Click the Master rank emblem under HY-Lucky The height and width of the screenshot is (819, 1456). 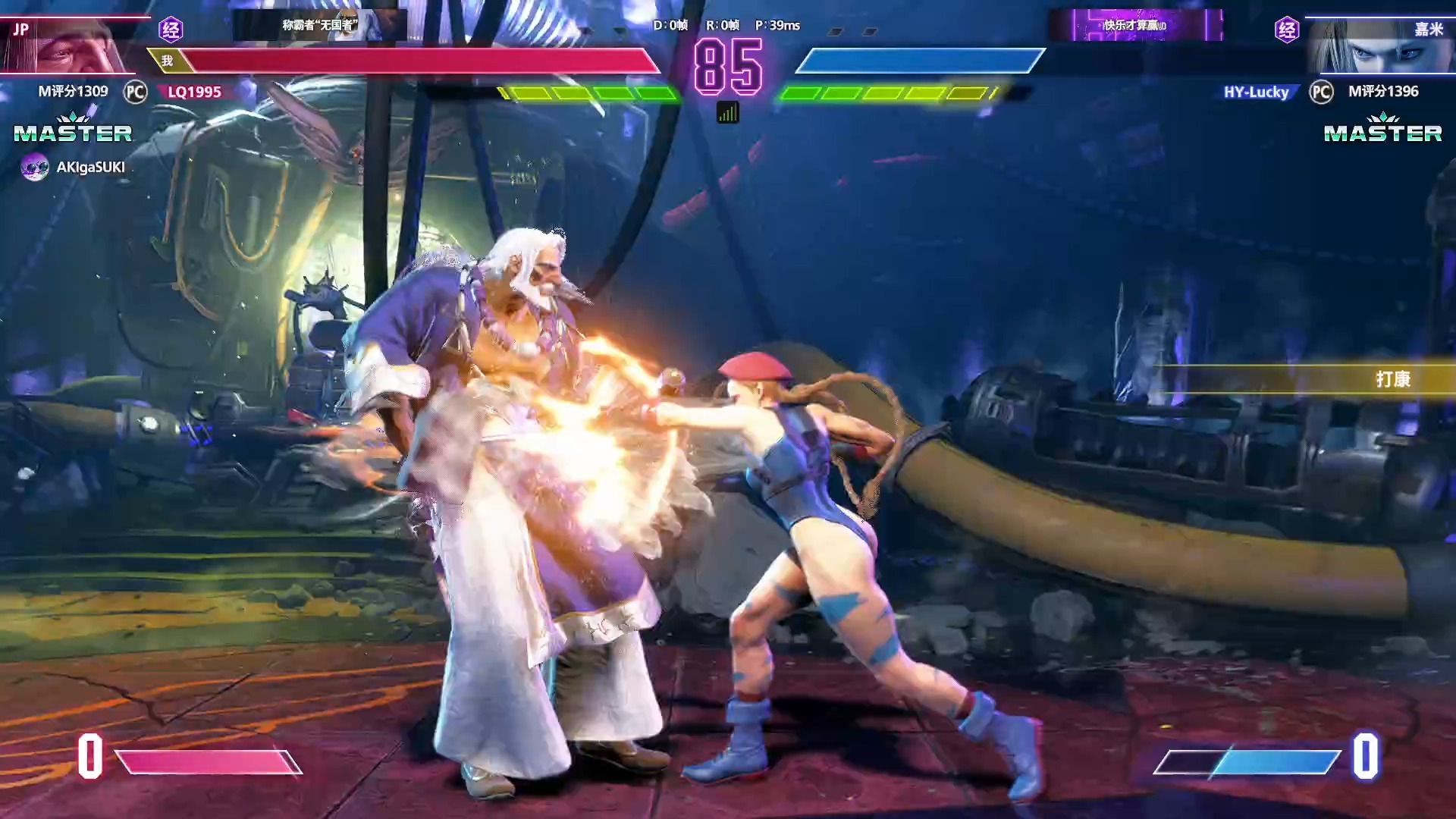pyautogui.click(x=1382, y=129)
